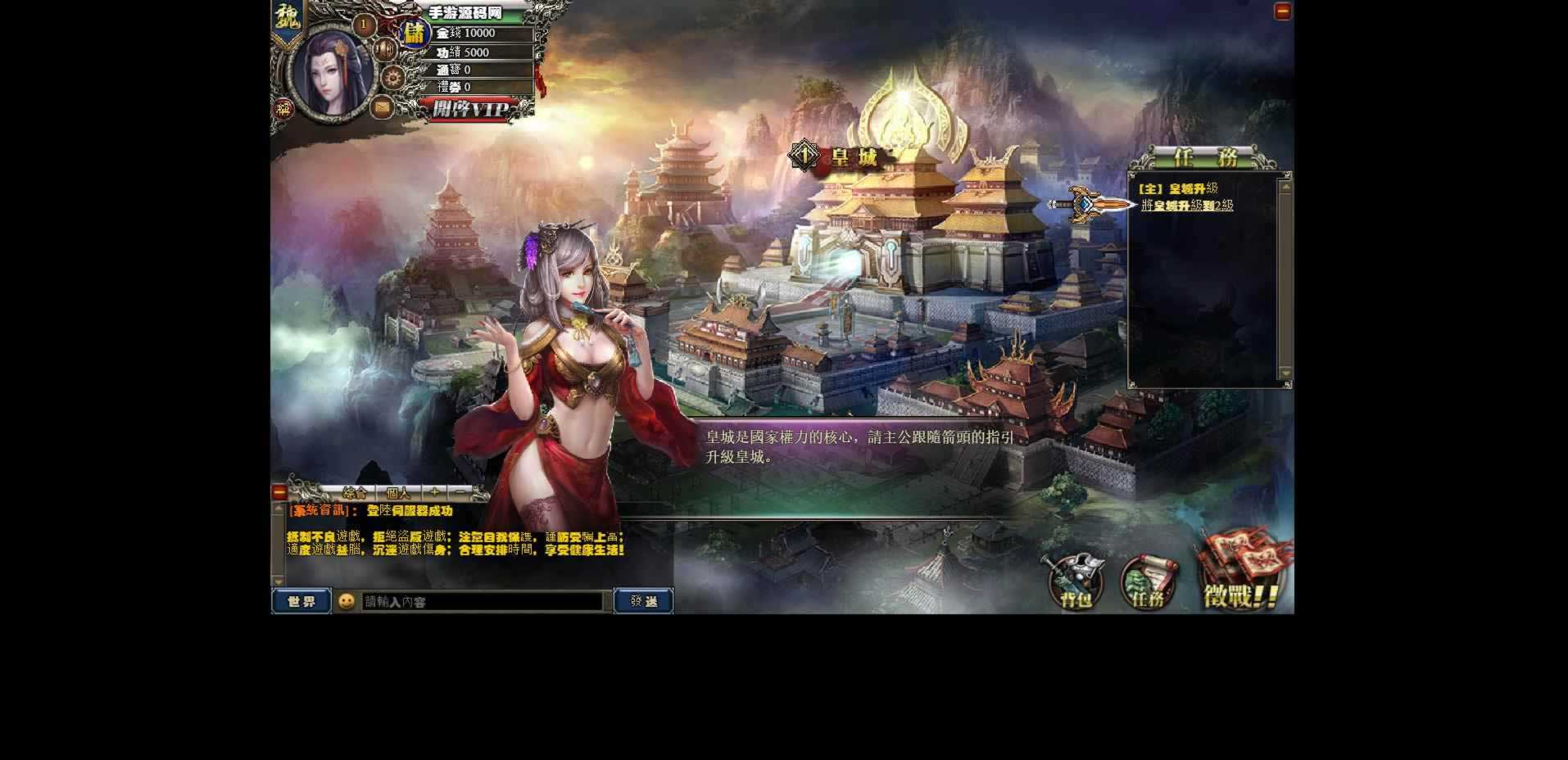The height and width of the screenshot is (760, 1568).
Task: Send the chat message with 發送
Action: coord(643,601)
